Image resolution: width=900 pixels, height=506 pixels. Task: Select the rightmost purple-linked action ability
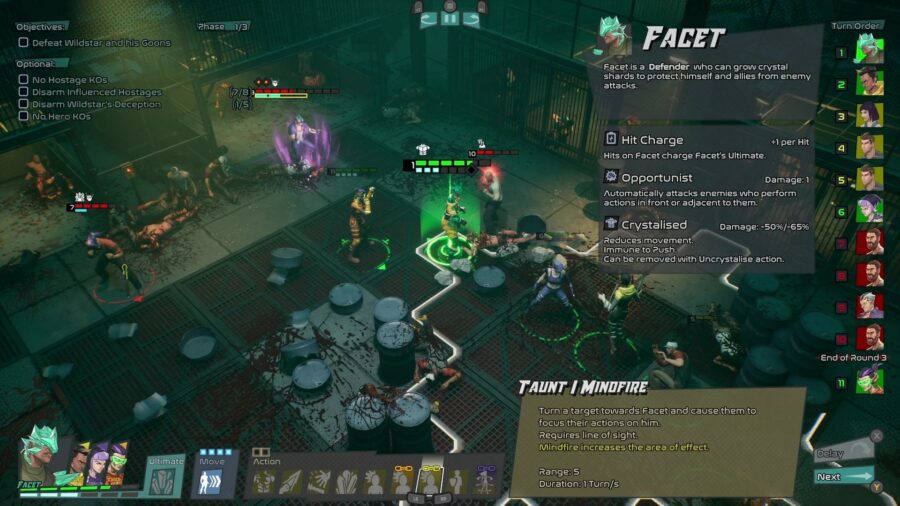point(486,482)
